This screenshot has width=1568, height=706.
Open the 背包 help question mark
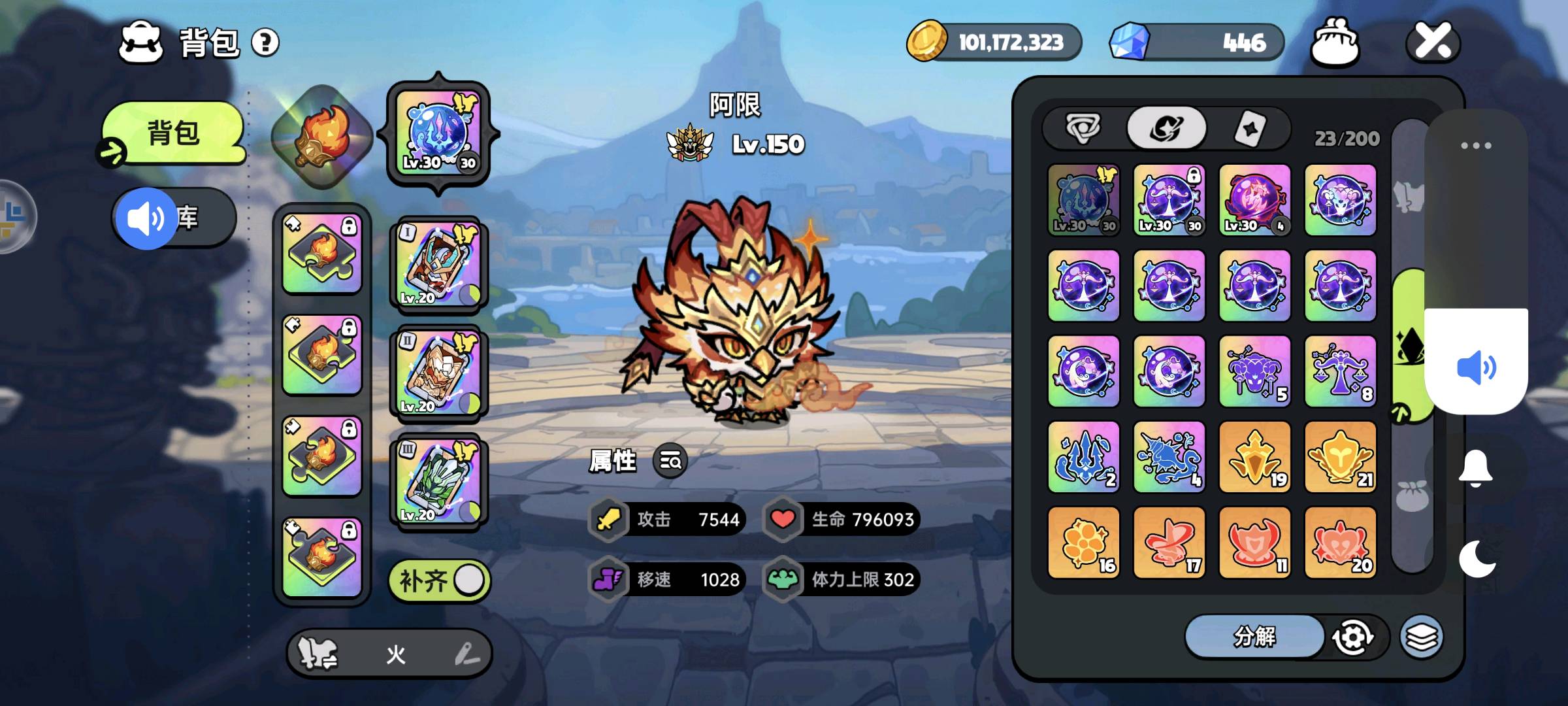point(265,43)
